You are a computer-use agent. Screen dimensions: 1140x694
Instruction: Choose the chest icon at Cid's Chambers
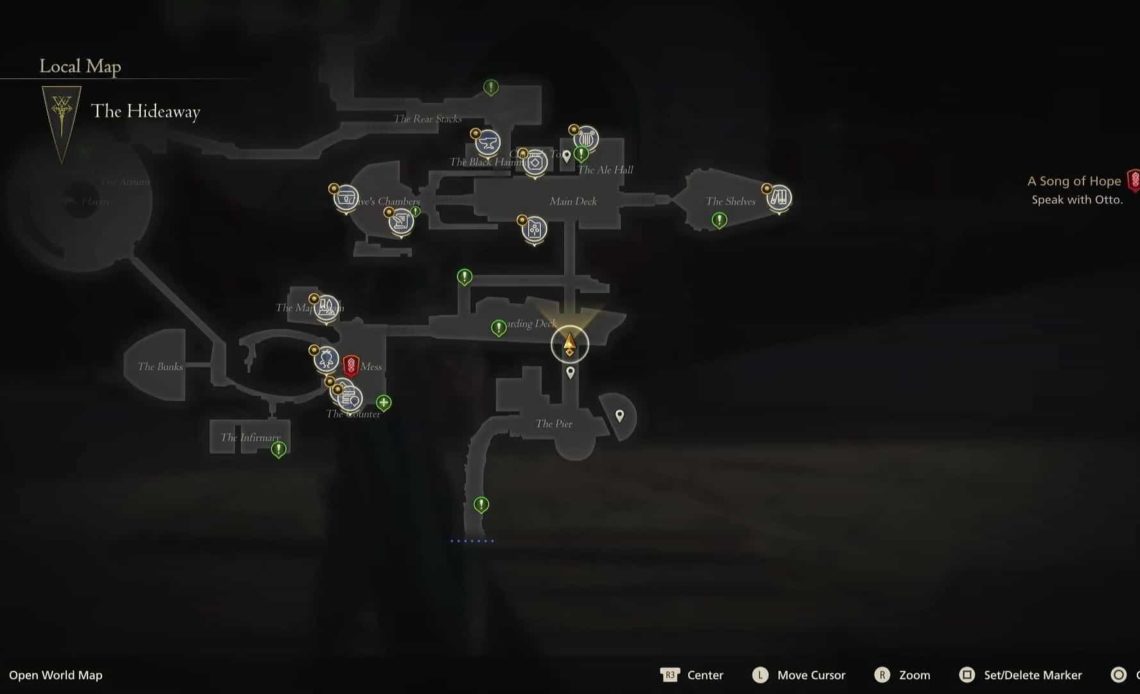tap(346, 197)
